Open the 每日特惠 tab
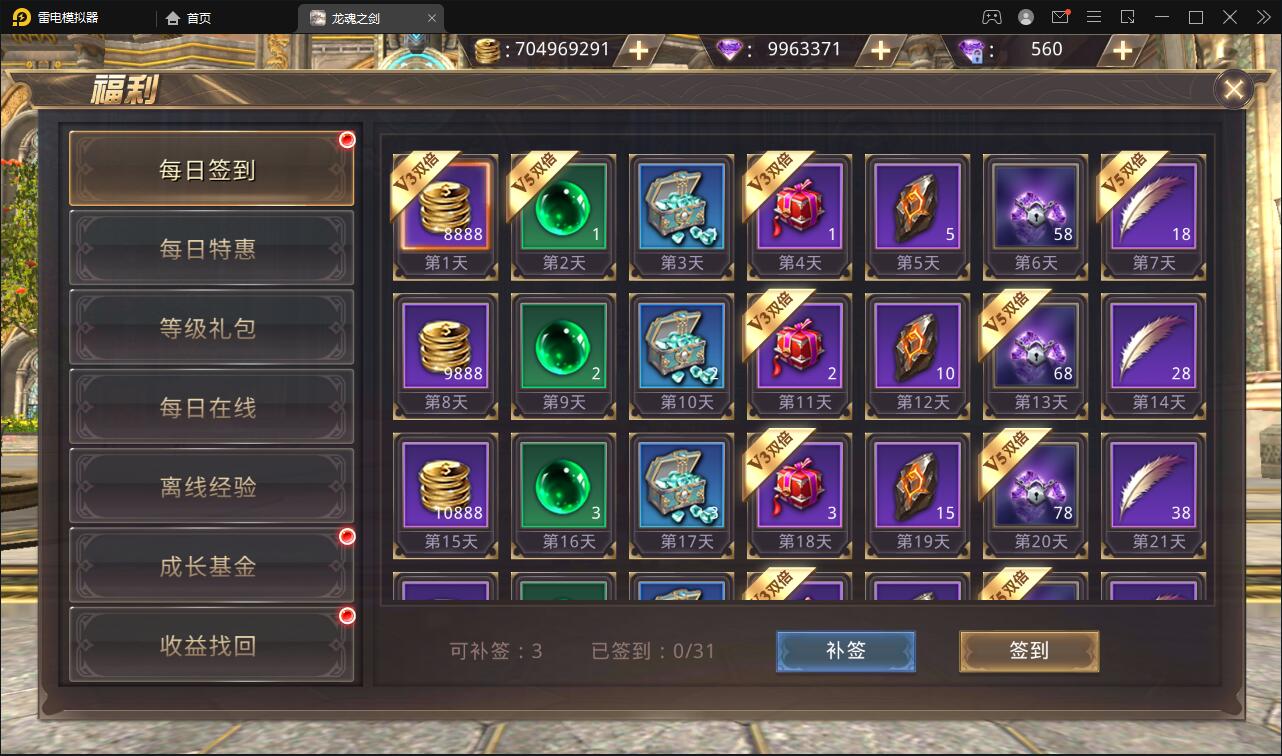The width and height of the screenshot is (1282, 756). pyautogui.click(x=210, y=249)
